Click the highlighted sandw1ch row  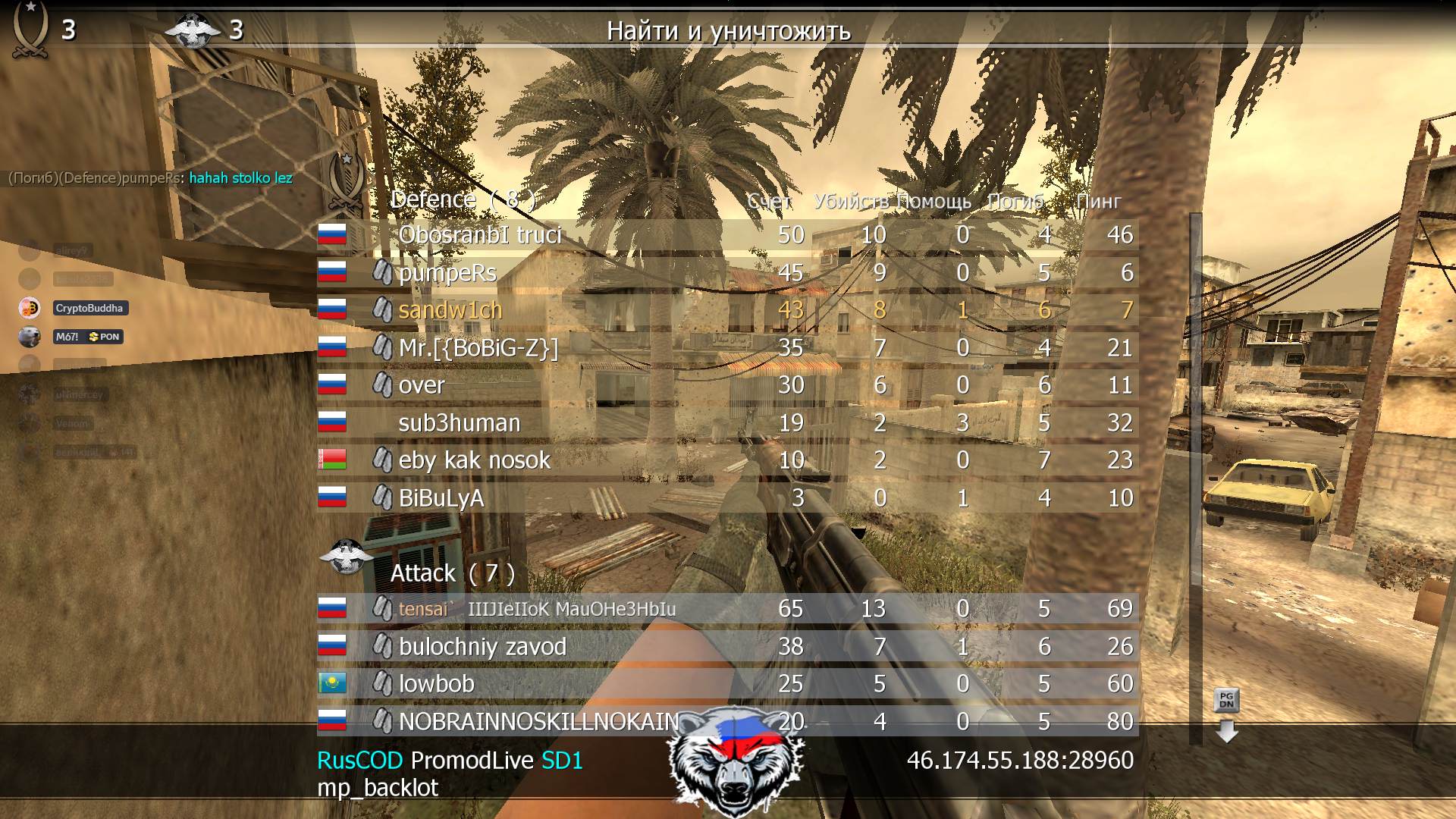click(450, 310)
